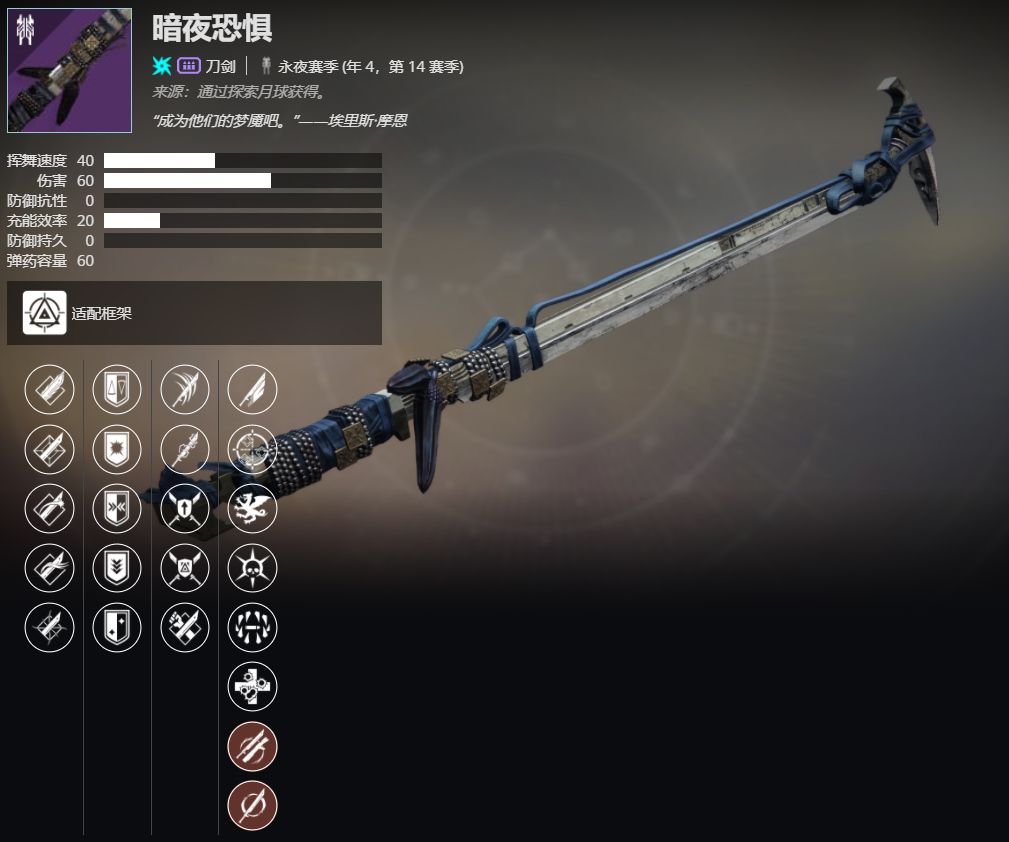Click the void element icon
The height and width of the screenshot is (842, 1009).
(x=162, y=66)
